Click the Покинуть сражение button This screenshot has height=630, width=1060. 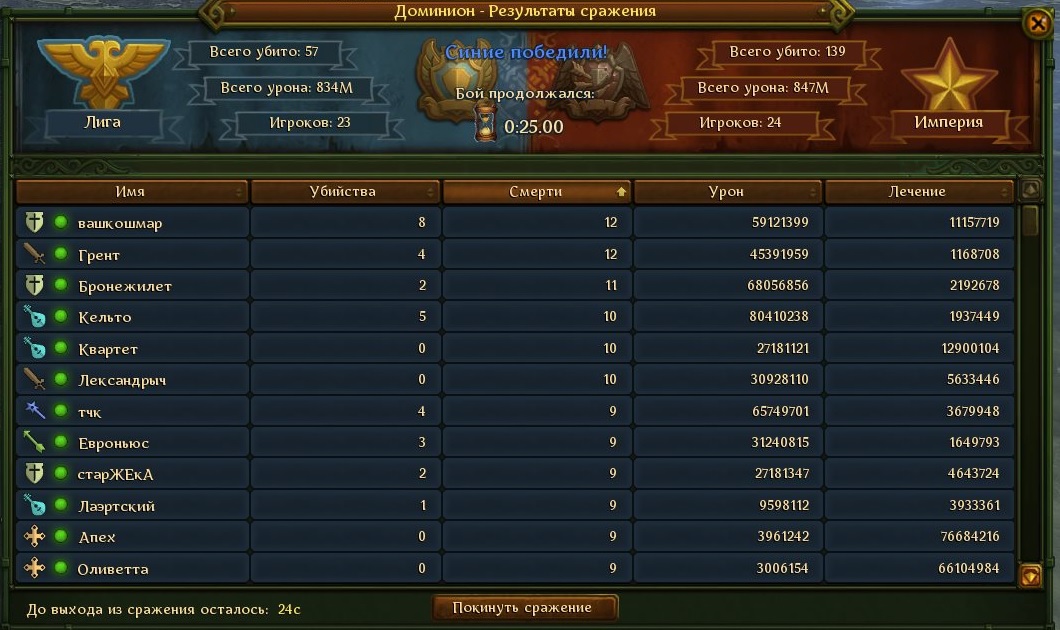pos(524,607)
